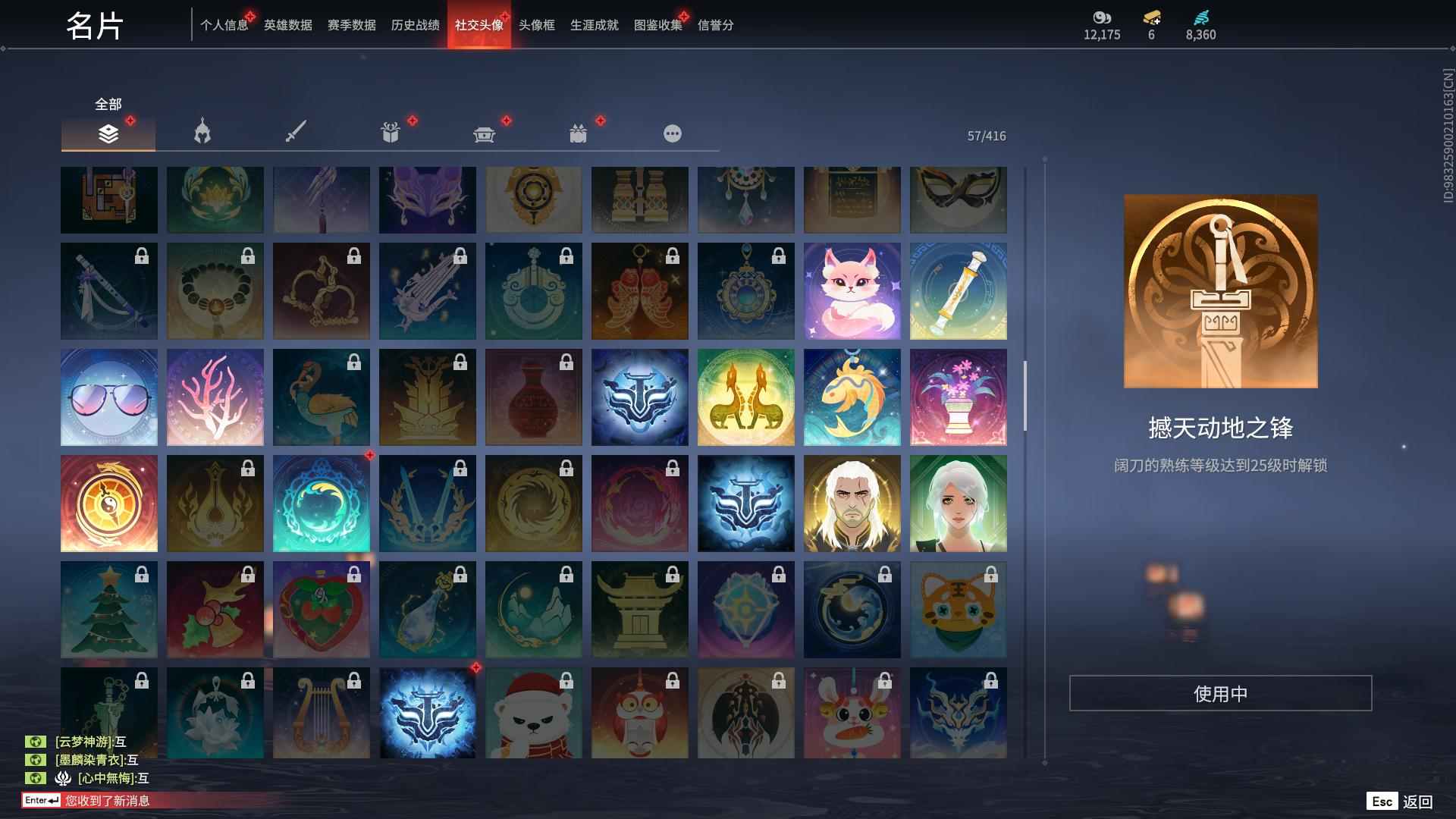This screenshot has height=819, width=1456.
Task: Select the Geralt portrait avatar
Action: [852, 503]
